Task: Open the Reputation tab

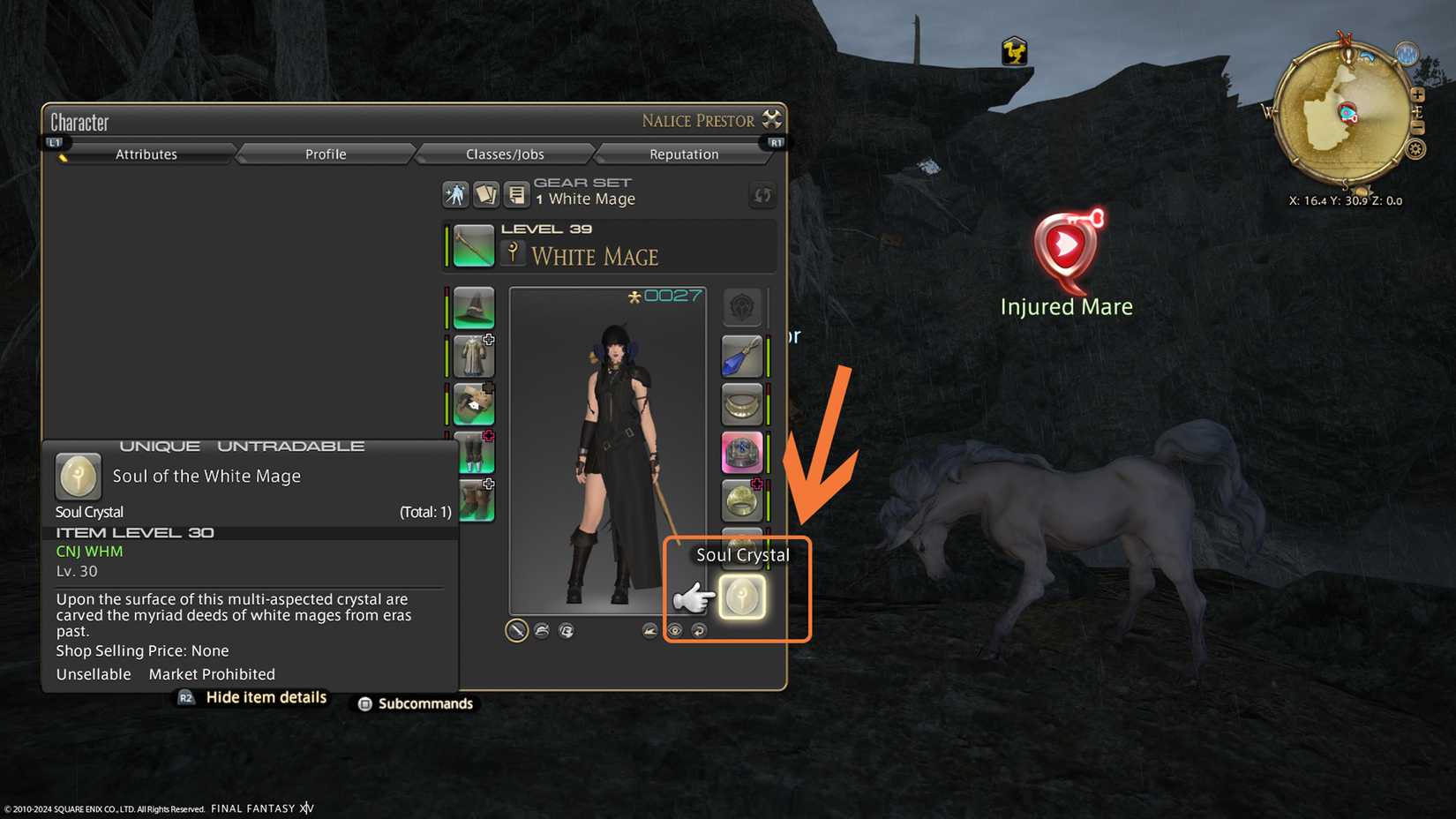Action: pos(687,154)
